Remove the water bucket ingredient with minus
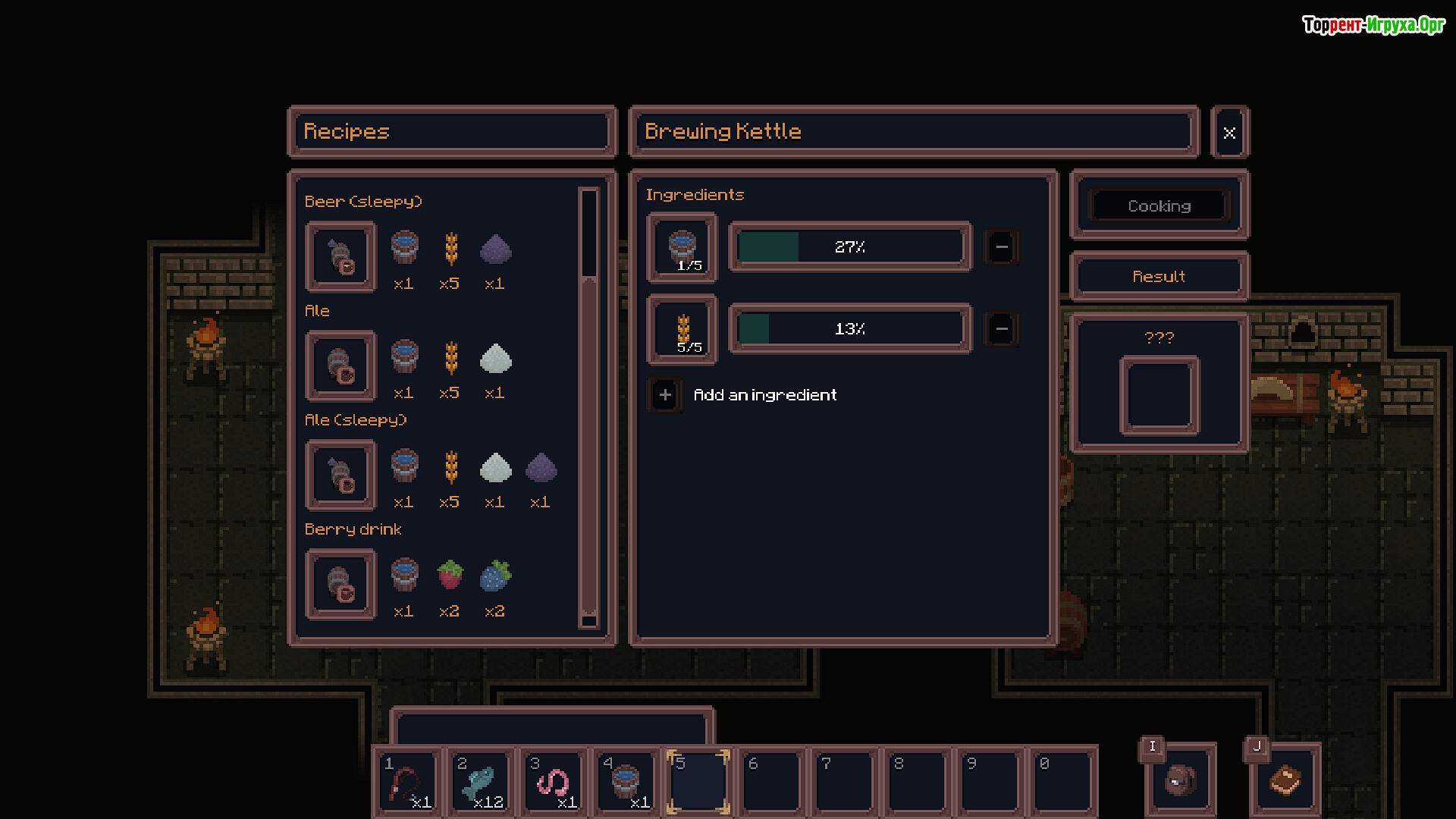Viewport: 1456px width, 819px height. coord(1002,247)
